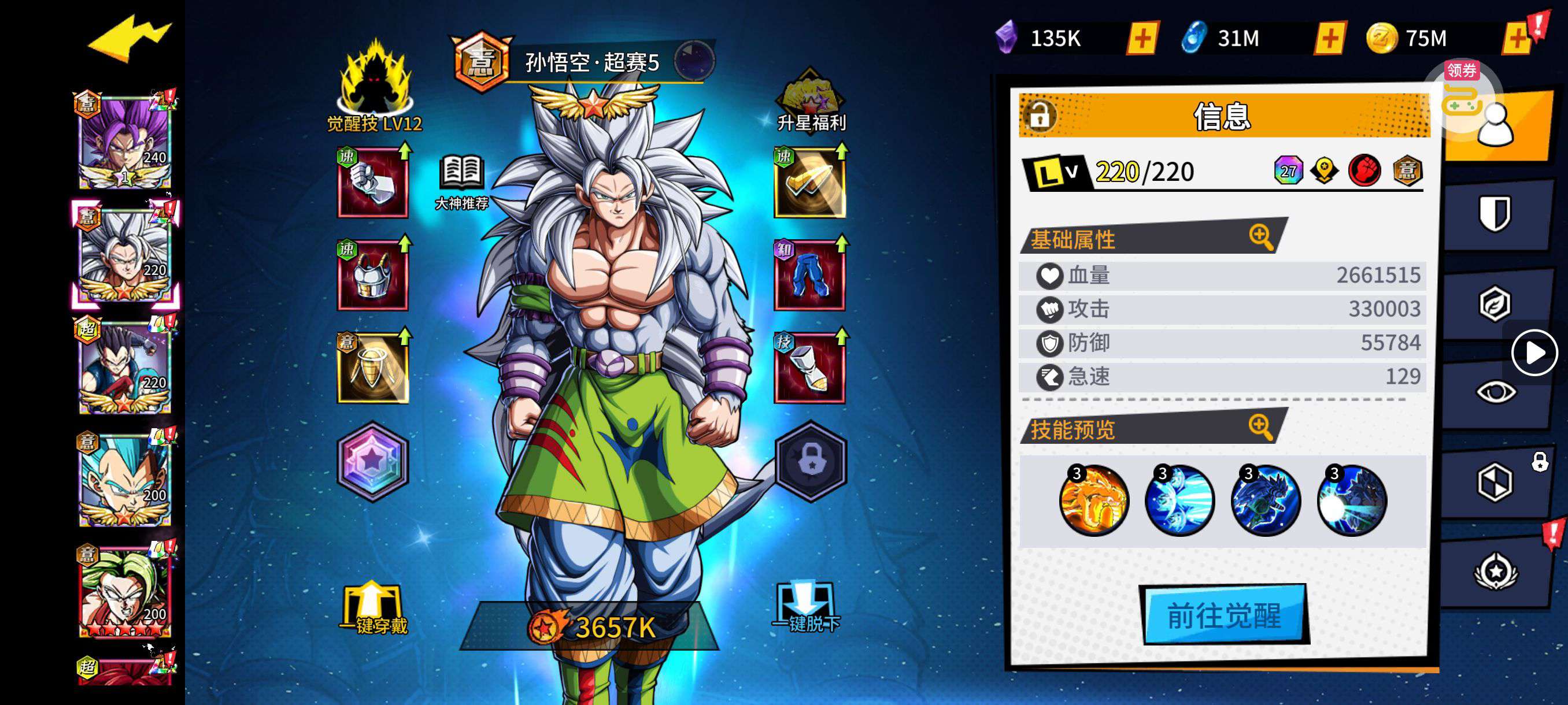The width and height of the screenshot is (1568, 705).
Task: Open the purple star hexagon slot
Action: point(372,461)
